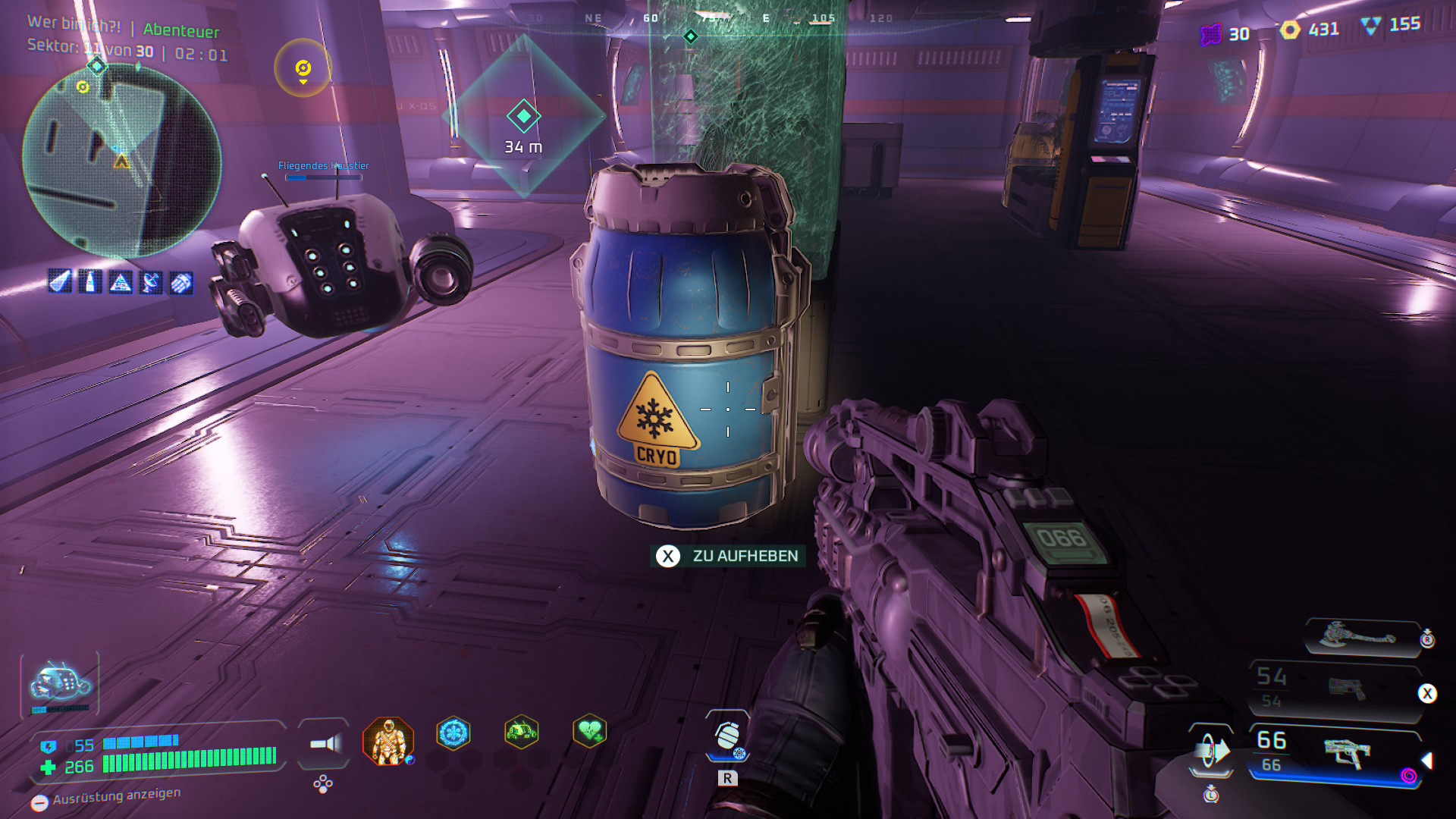
Task: Select the axe melee weapon slot
Action: point(1359,635)
